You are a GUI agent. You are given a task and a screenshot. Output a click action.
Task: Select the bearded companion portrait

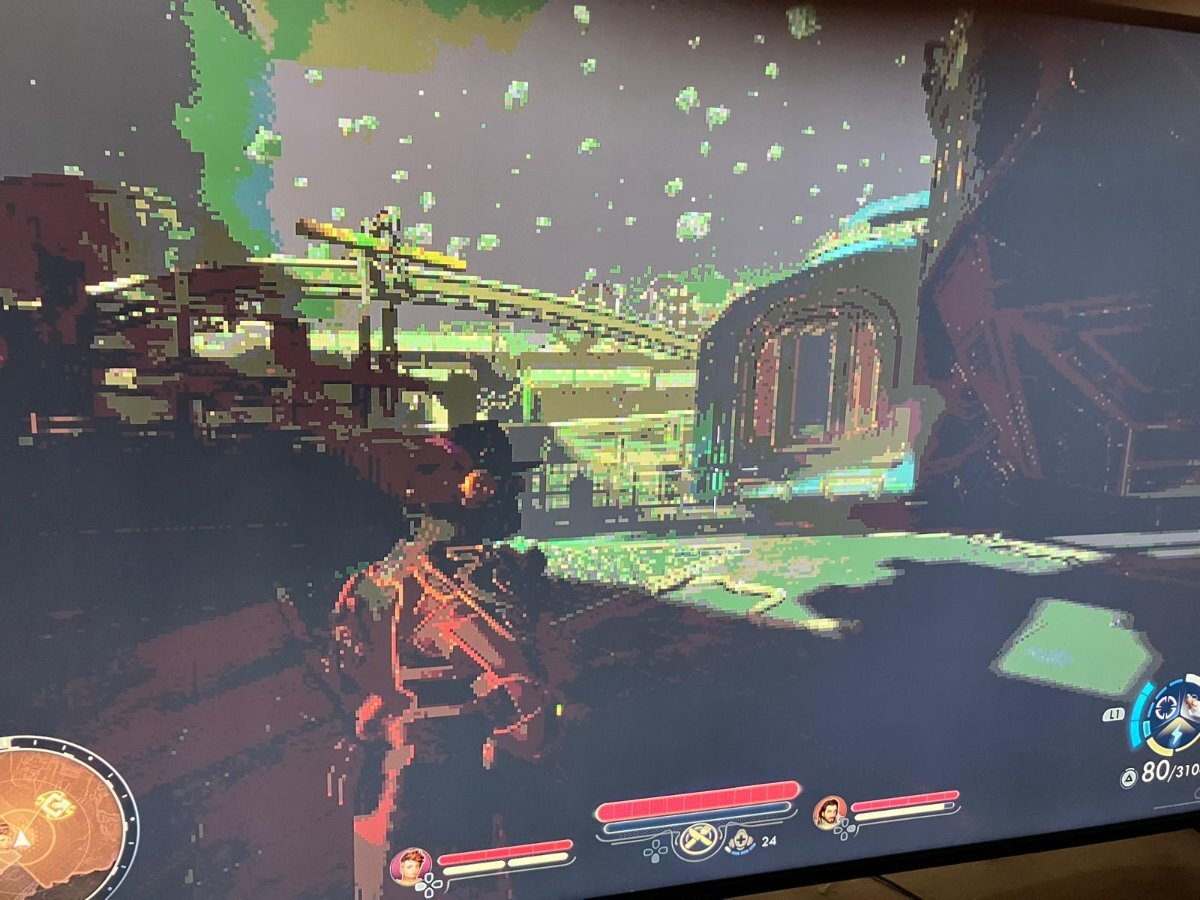(x=829, y=811)
